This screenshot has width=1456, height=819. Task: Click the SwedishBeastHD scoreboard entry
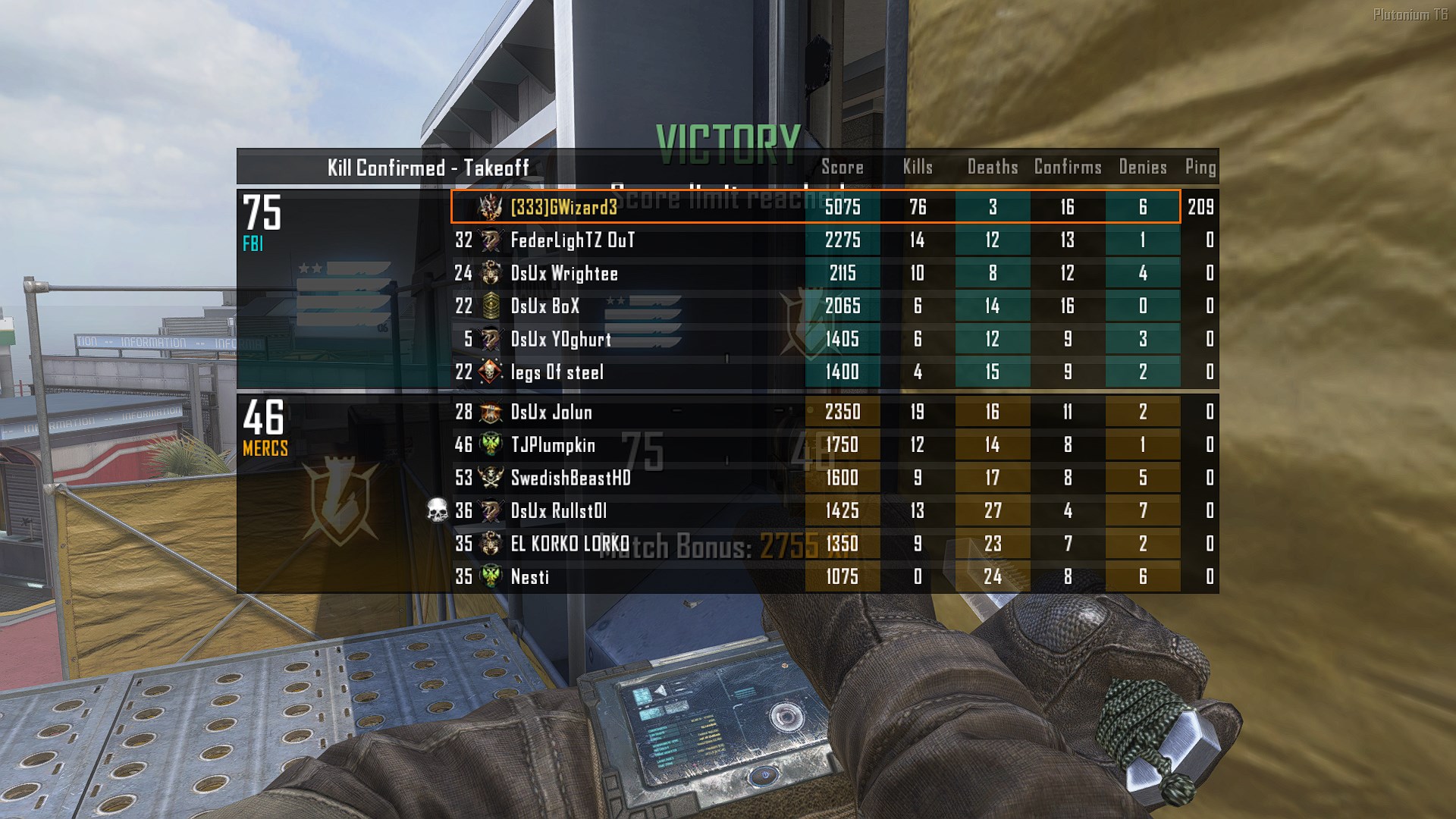[570, 478]
